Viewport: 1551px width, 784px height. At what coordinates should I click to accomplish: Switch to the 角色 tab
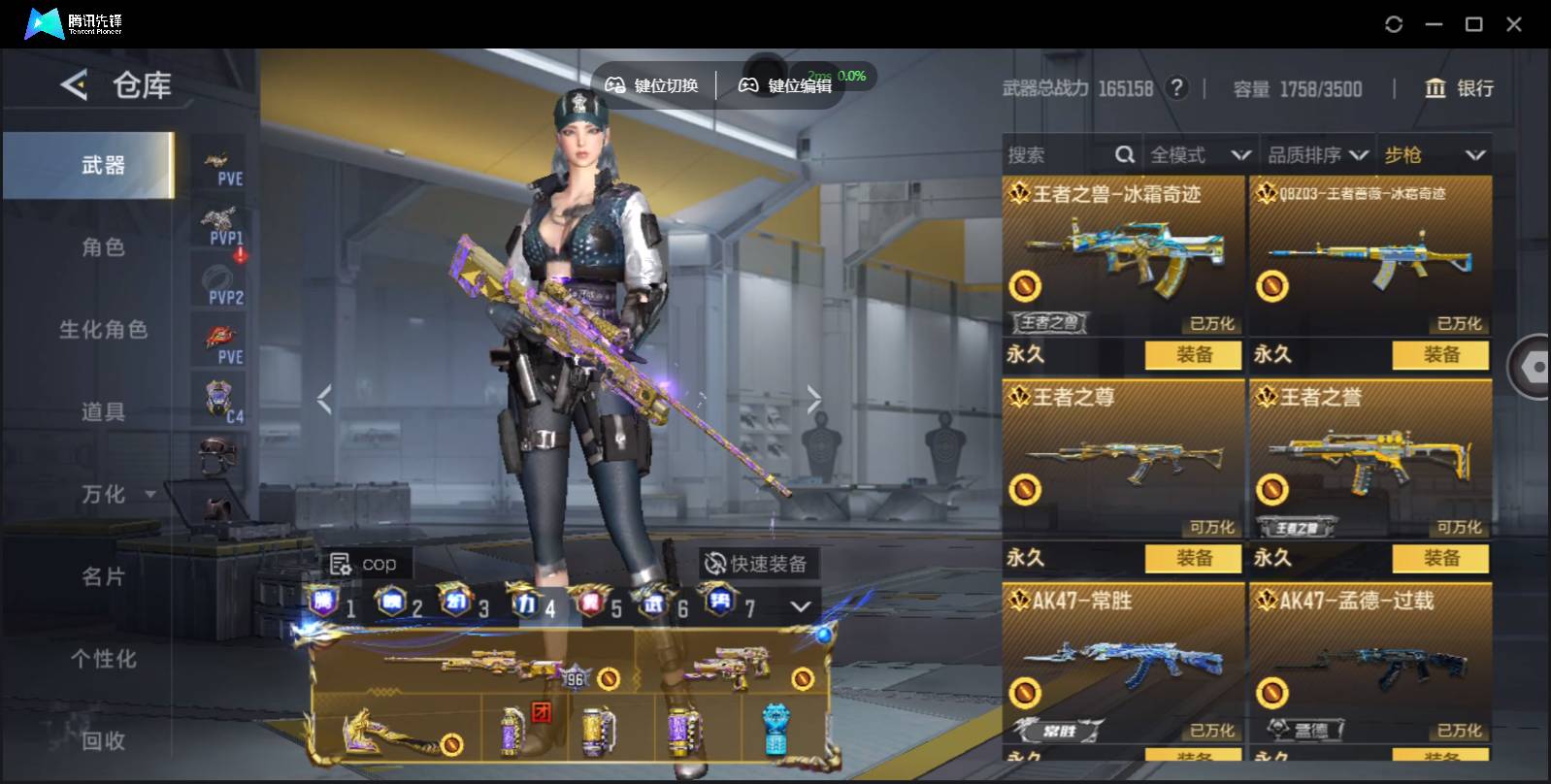pos(103,247)
